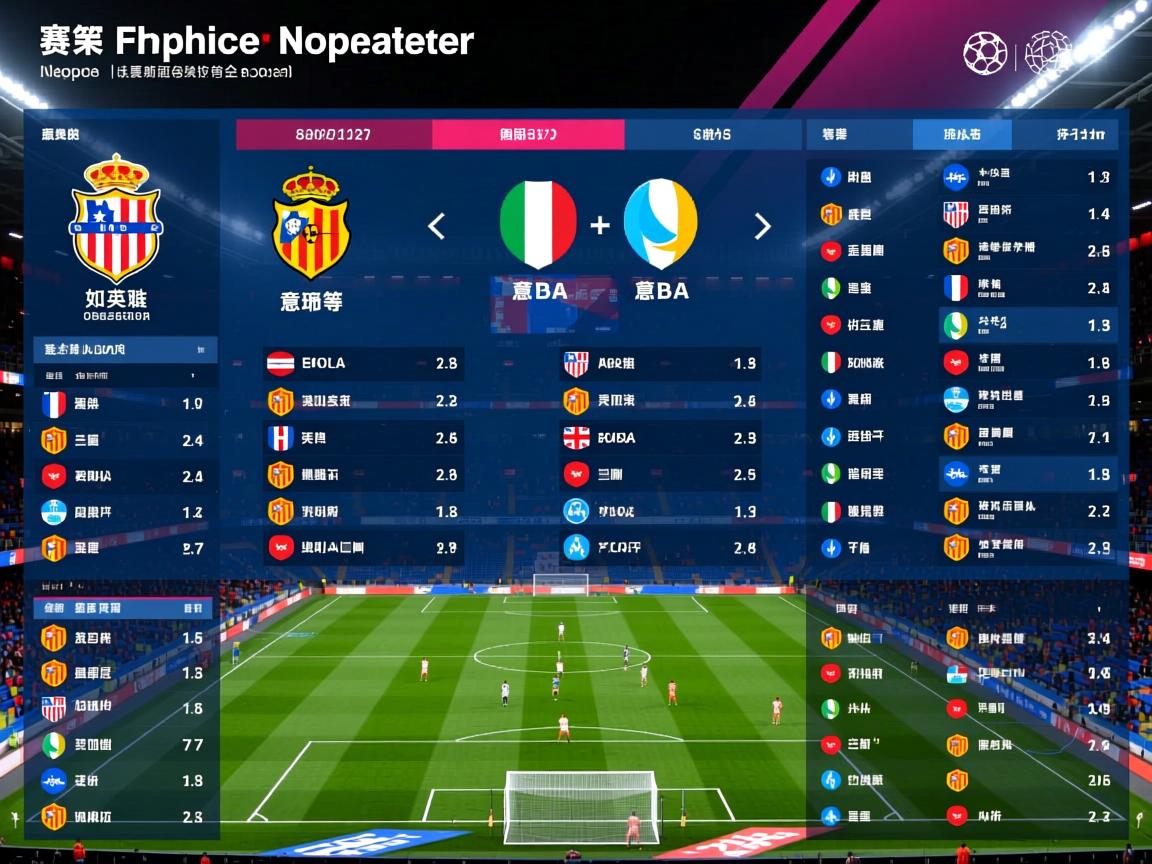The image size is (1152, 864).
Task: Select the round Italy flag team
Action: point(538,224)
